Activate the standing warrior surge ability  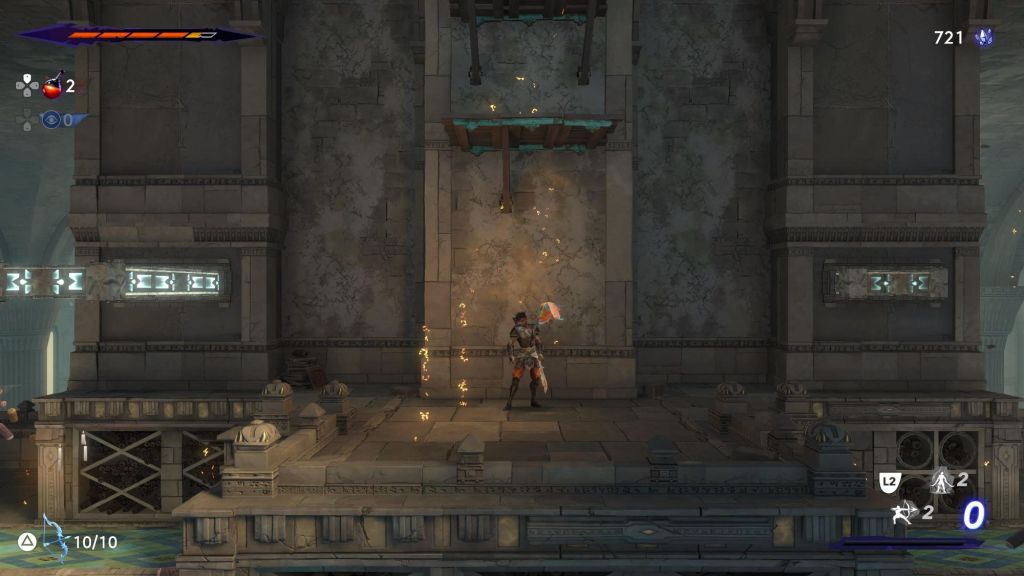940,481
